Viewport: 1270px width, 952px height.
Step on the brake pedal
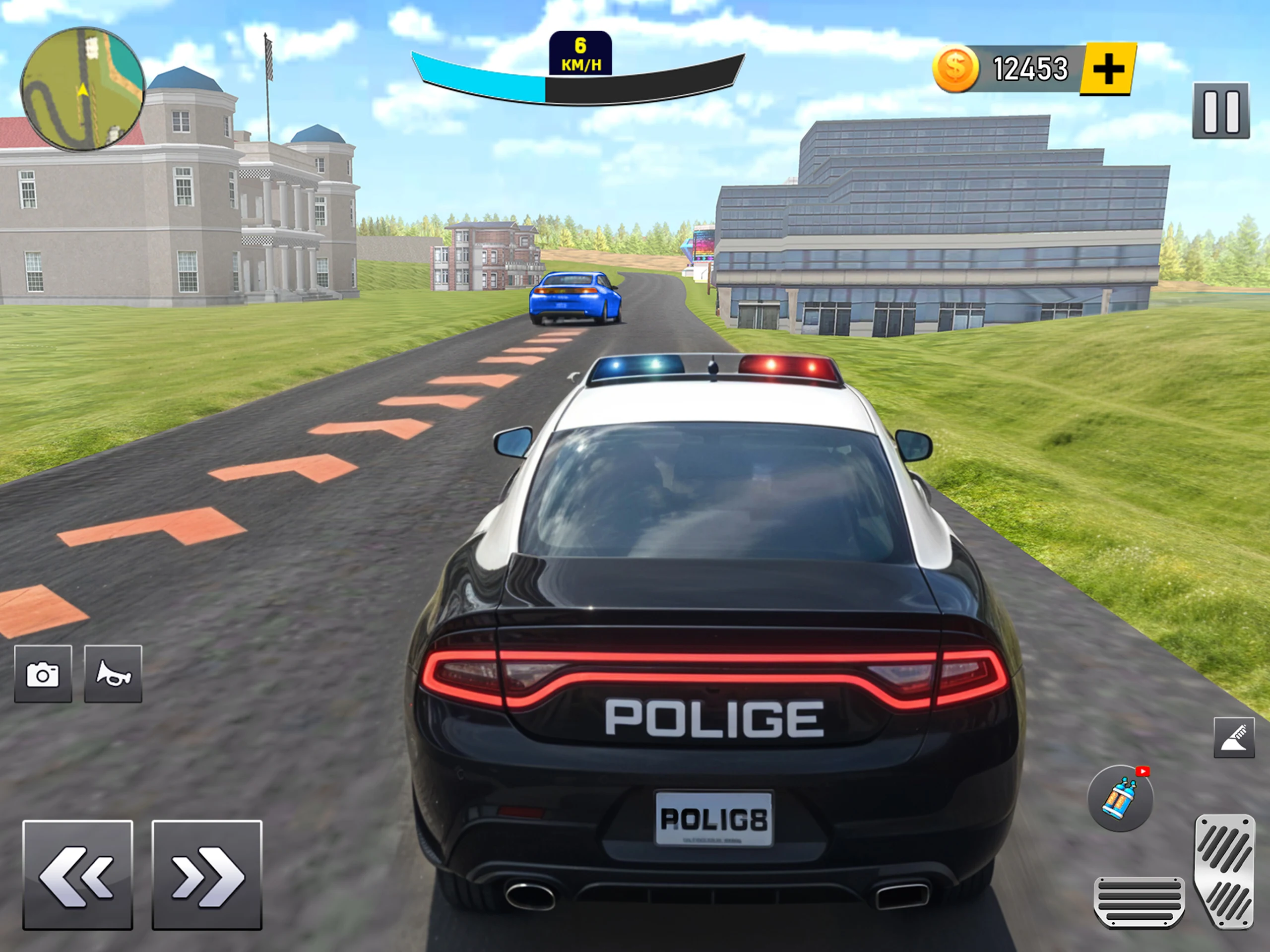click(x=1139, y=900)
